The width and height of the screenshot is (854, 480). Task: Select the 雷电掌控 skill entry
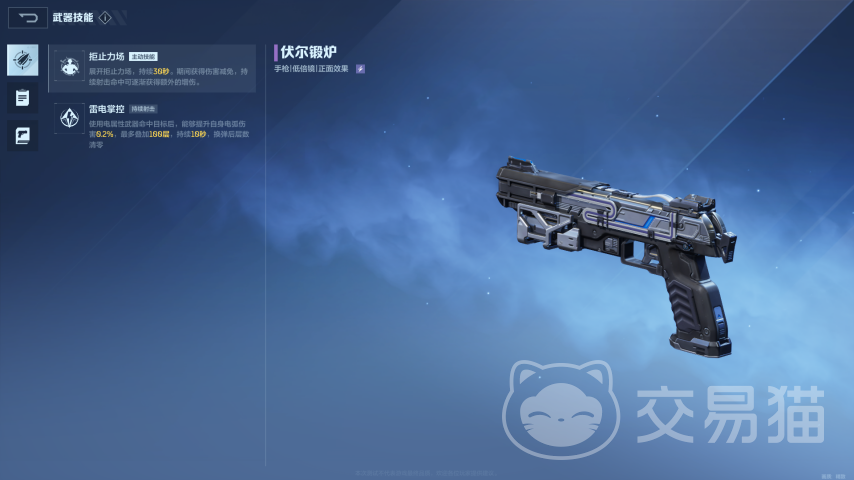(x=153, y=125)
